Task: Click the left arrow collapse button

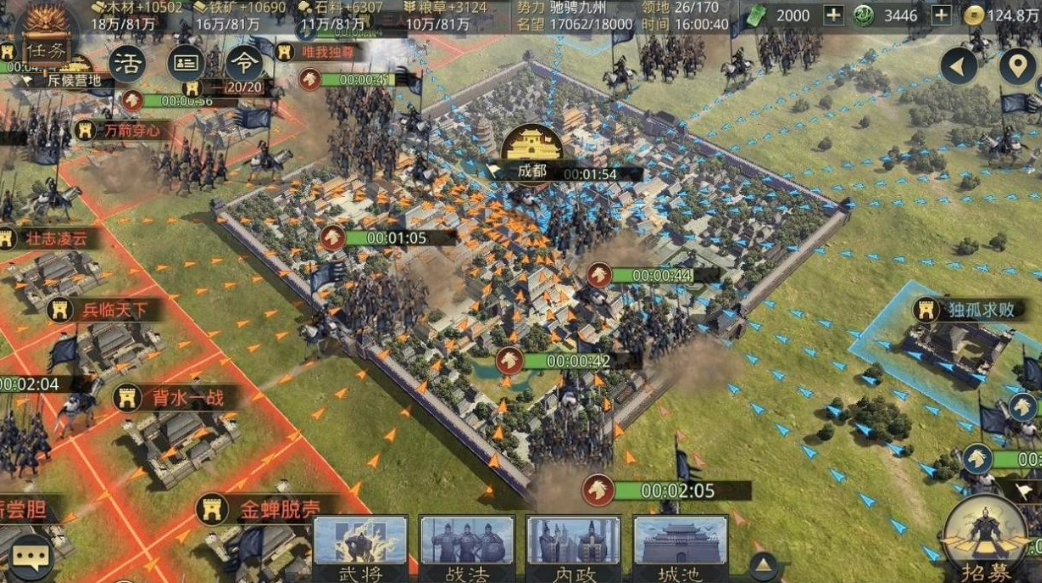Action: pyautogui.click(x=960, y=67)
